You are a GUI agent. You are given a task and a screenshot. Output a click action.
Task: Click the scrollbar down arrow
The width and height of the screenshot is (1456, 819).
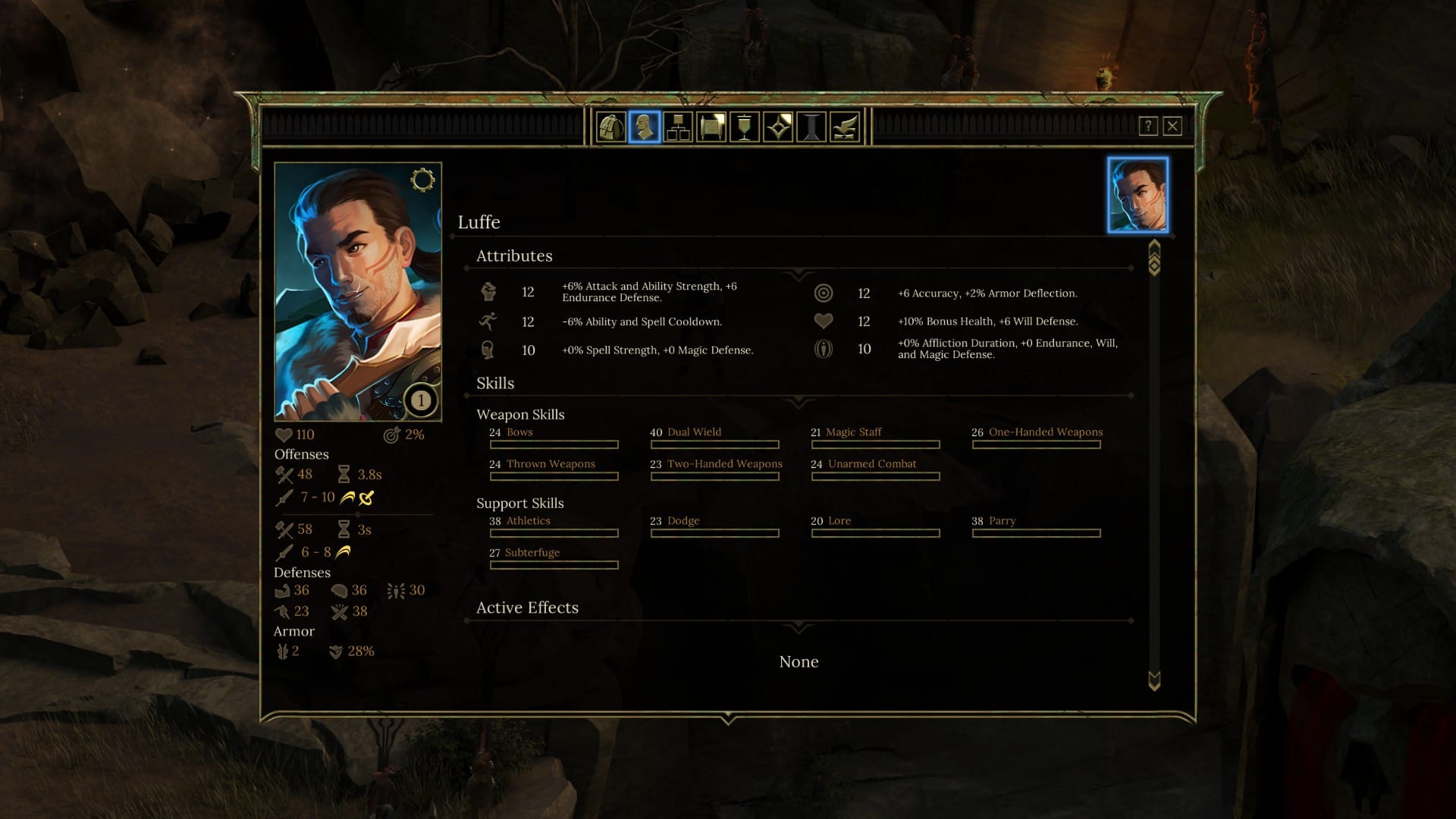[1154, 680]
